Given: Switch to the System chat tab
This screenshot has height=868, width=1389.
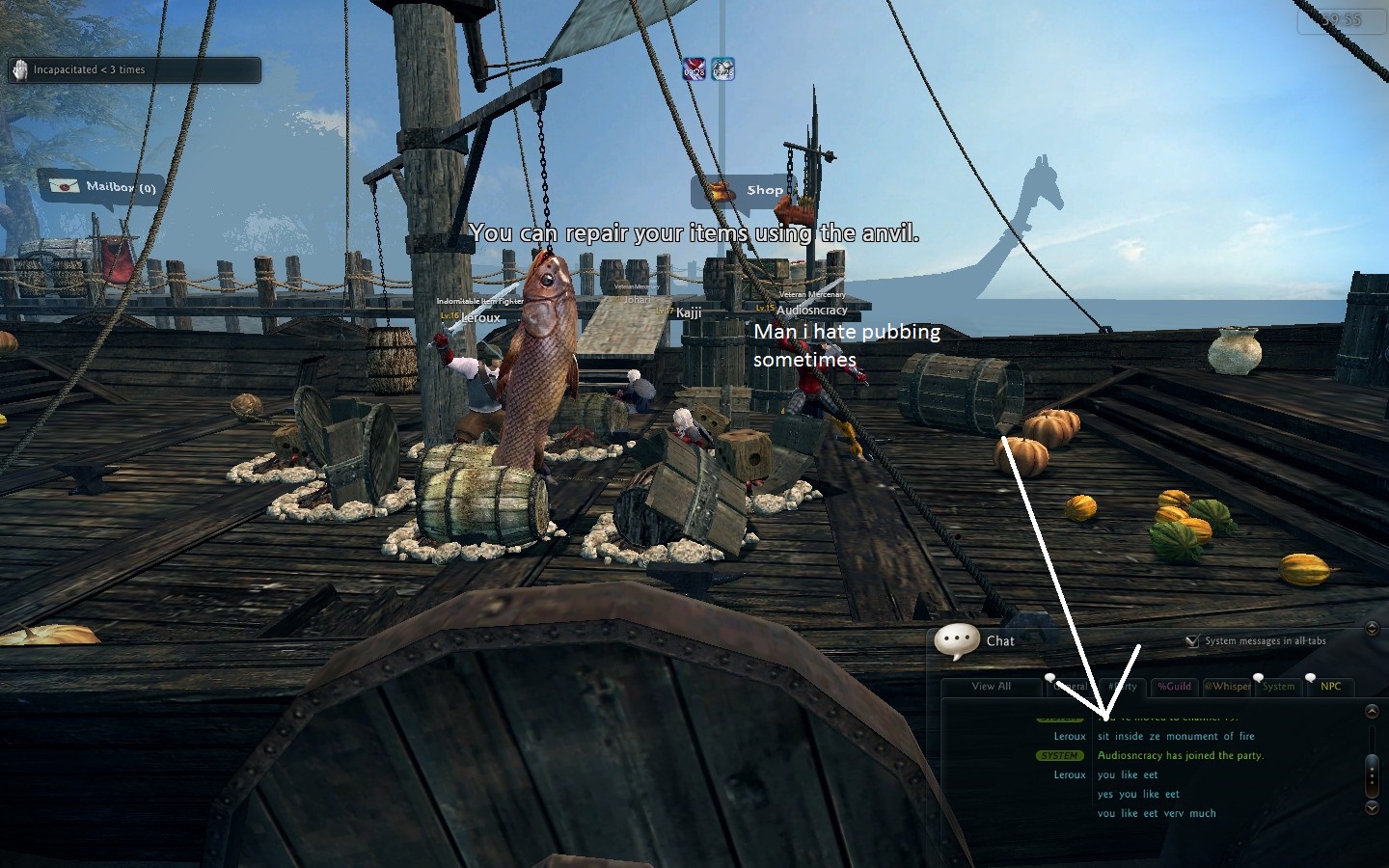Looking at the screenshot, I should 1278,687.
